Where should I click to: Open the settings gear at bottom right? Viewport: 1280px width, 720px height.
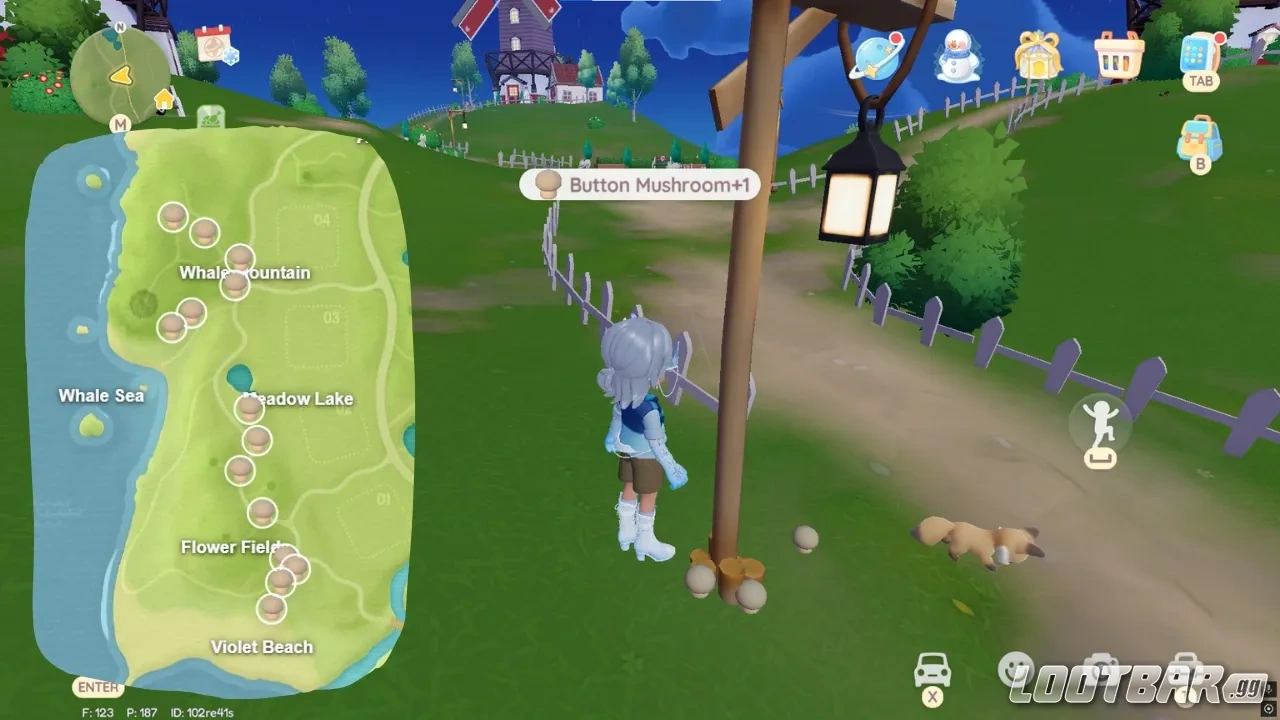tap(1268, 708)
